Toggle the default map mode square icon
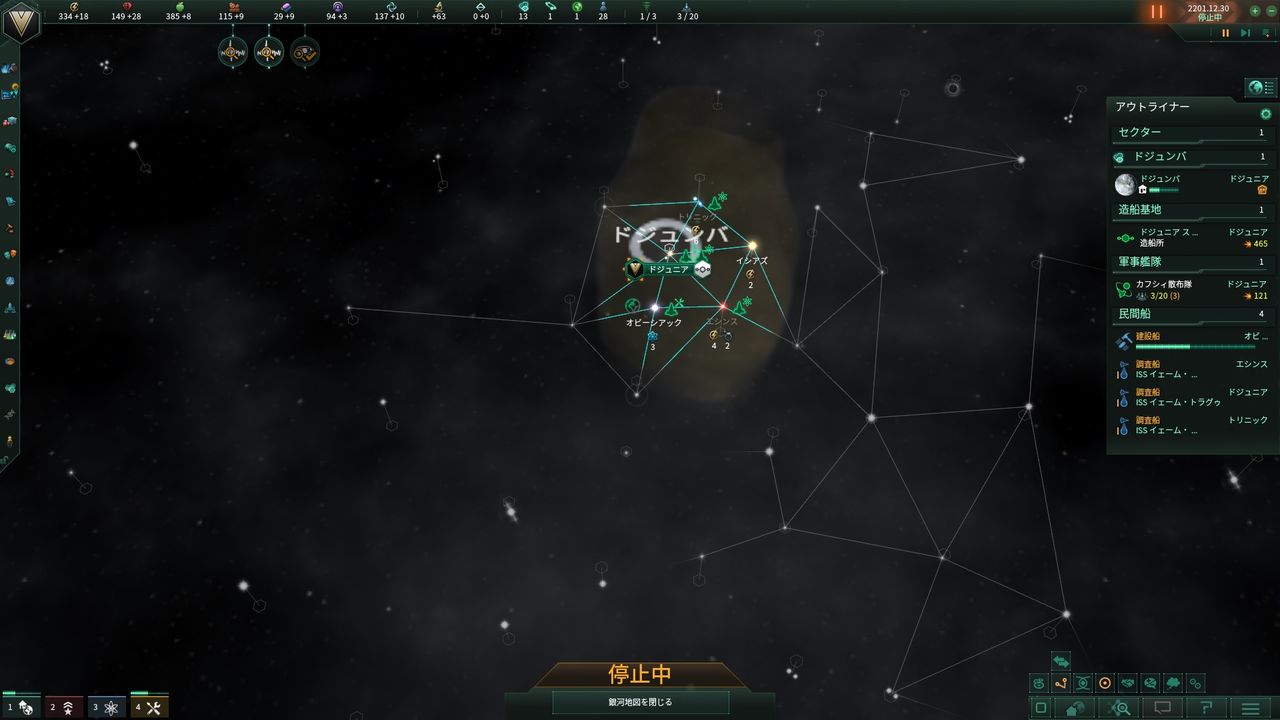Screen dimensions: 1280x720 [x=1040, y=708]
